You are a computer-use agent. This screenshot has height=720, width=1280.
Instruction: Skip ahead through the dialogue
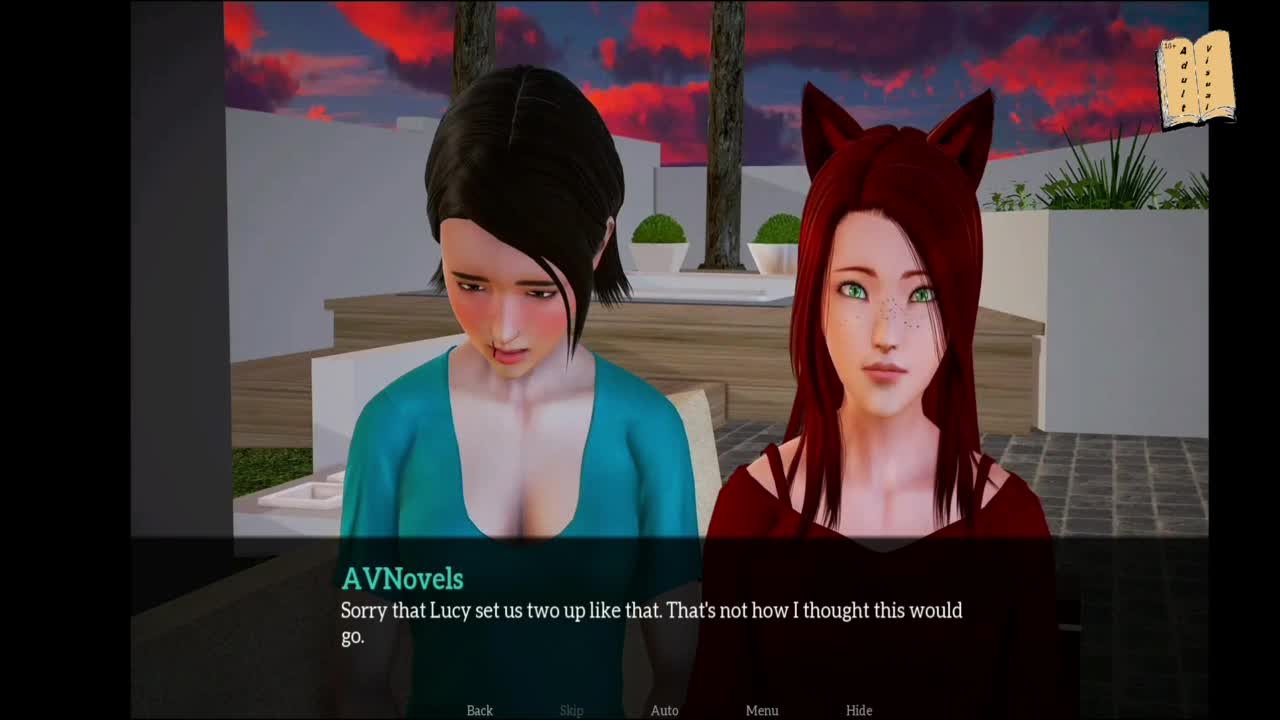[x=571, y=710]
